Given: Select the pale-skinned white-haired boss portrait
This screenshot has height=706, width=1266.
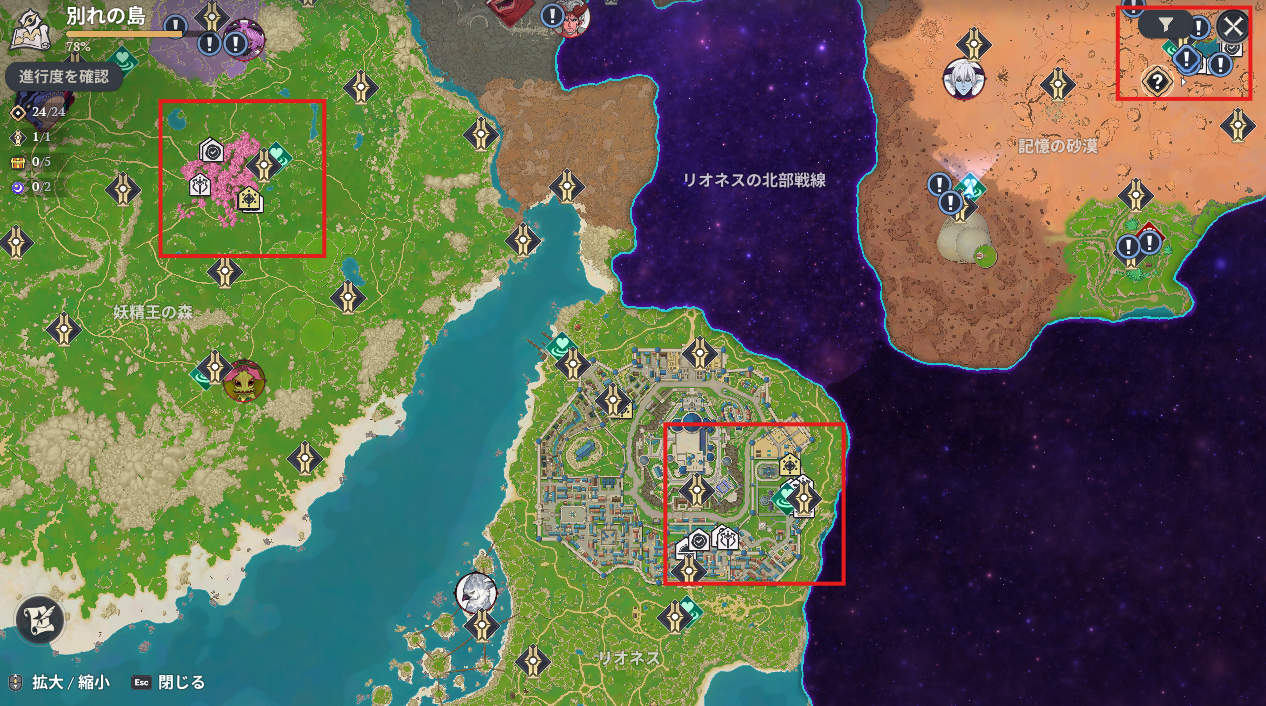Looking at the screenshot, I should [964, 80].
